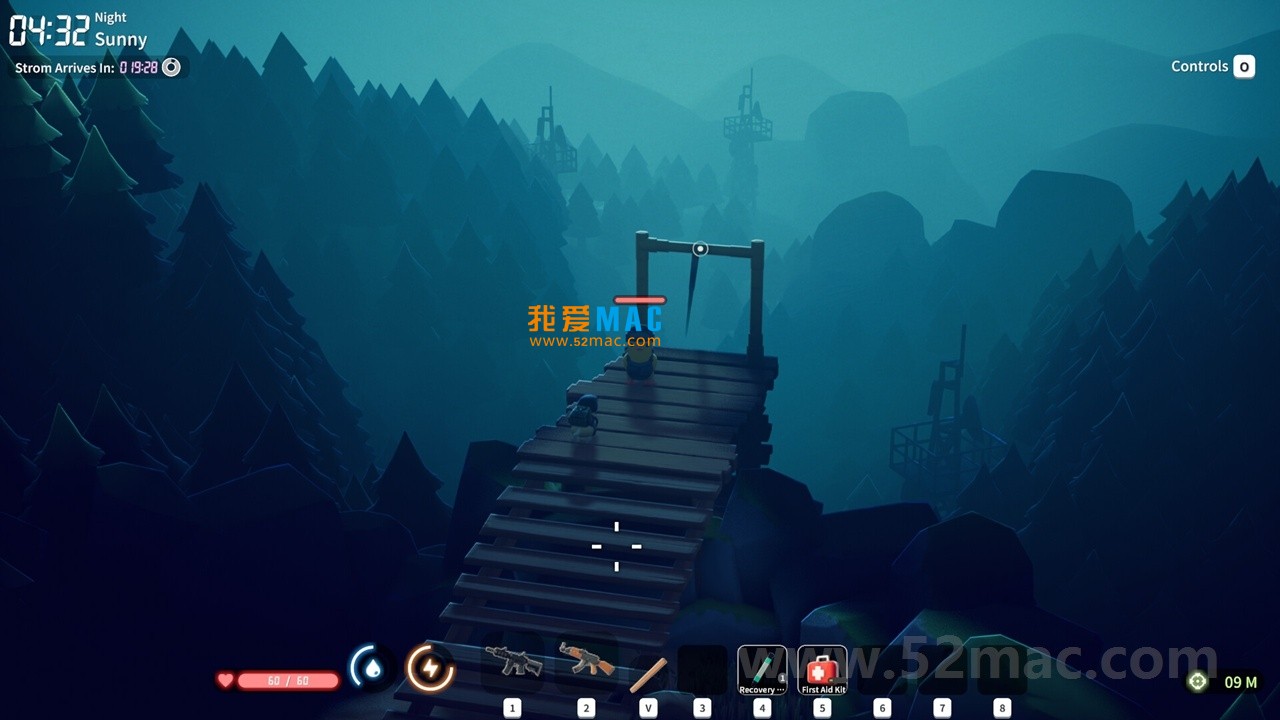Click the heart icon beside the health bar
Viewport: 1280px width, 720px height.
[x=227, y=680]
